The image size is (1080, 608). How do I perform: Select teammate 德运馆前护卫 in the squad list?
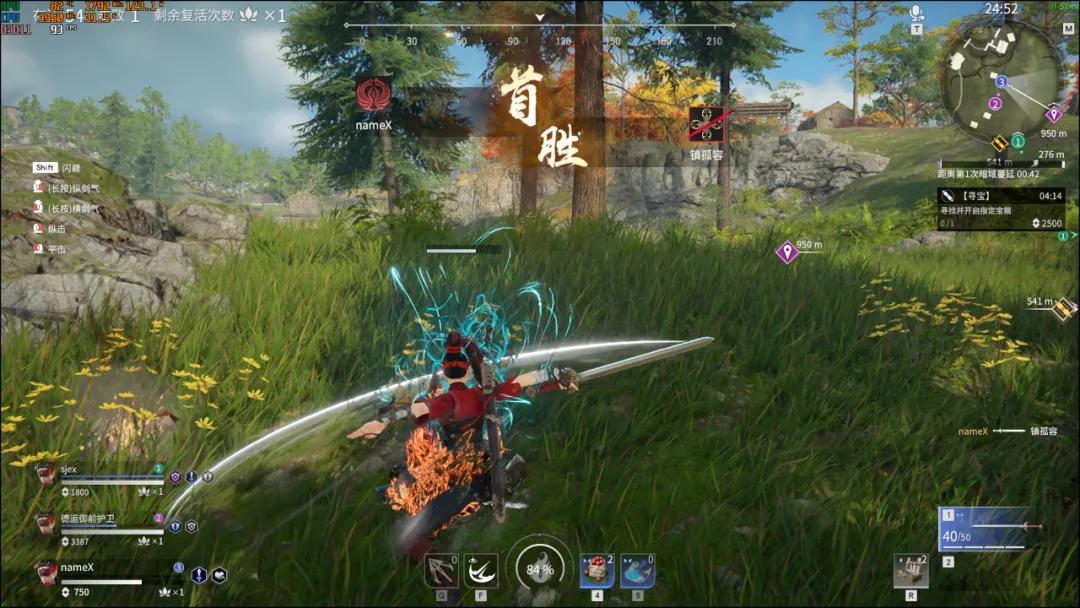pyautogui.click(x=100, y=530)
